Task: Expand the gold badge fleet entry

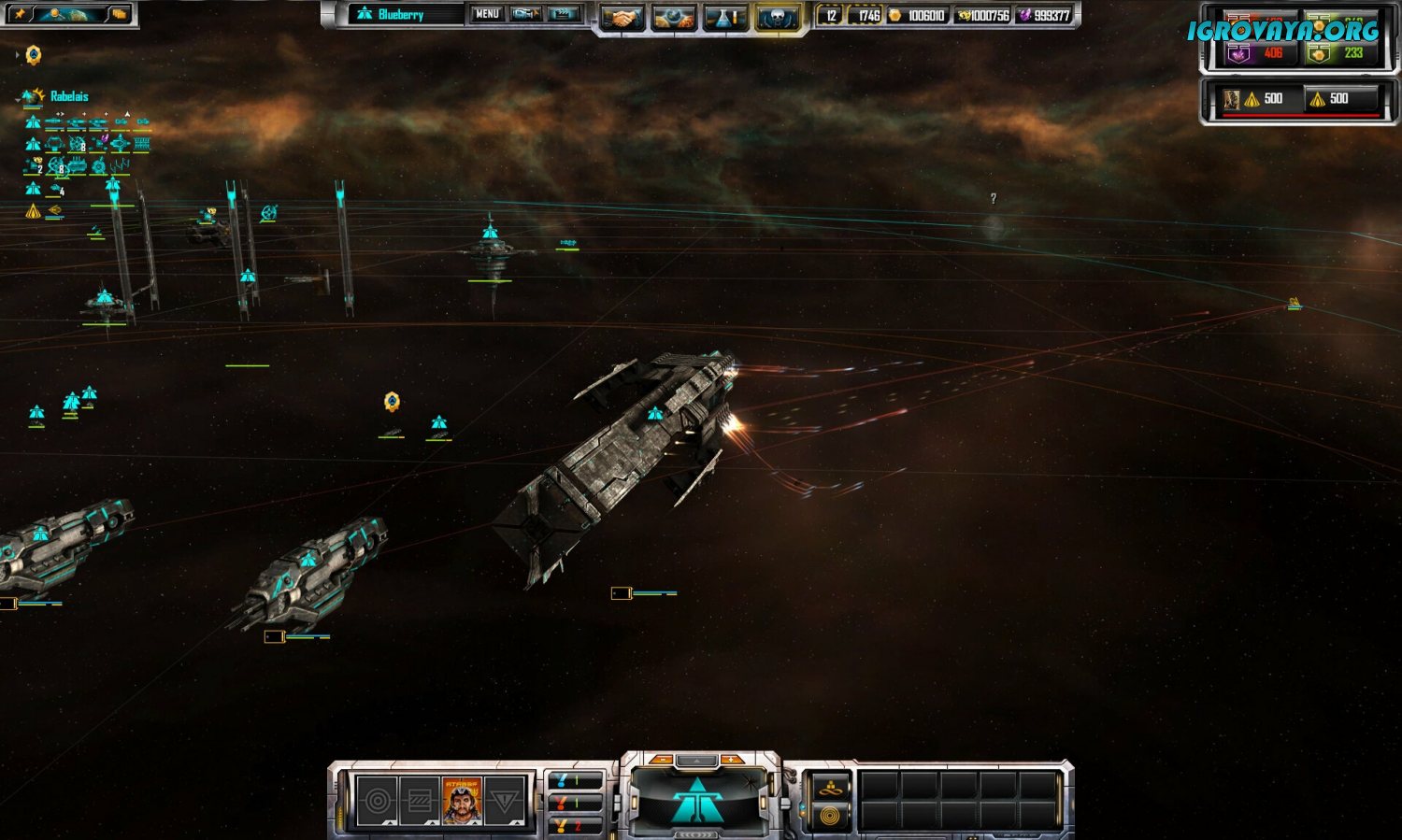Action: coord(34,55)
